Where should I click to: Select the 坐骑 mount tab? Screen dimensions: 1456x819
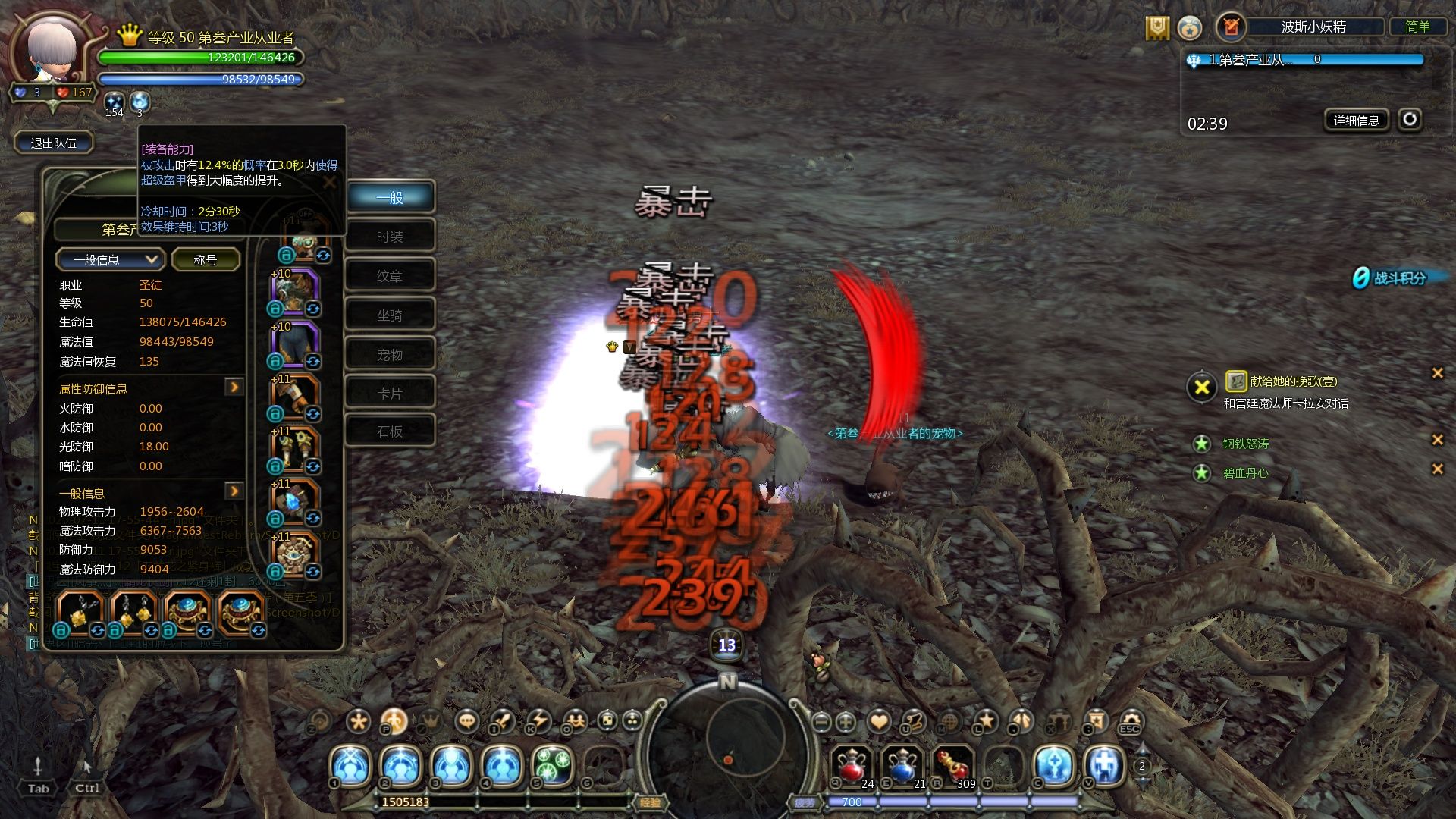click(x=390, y=315)
